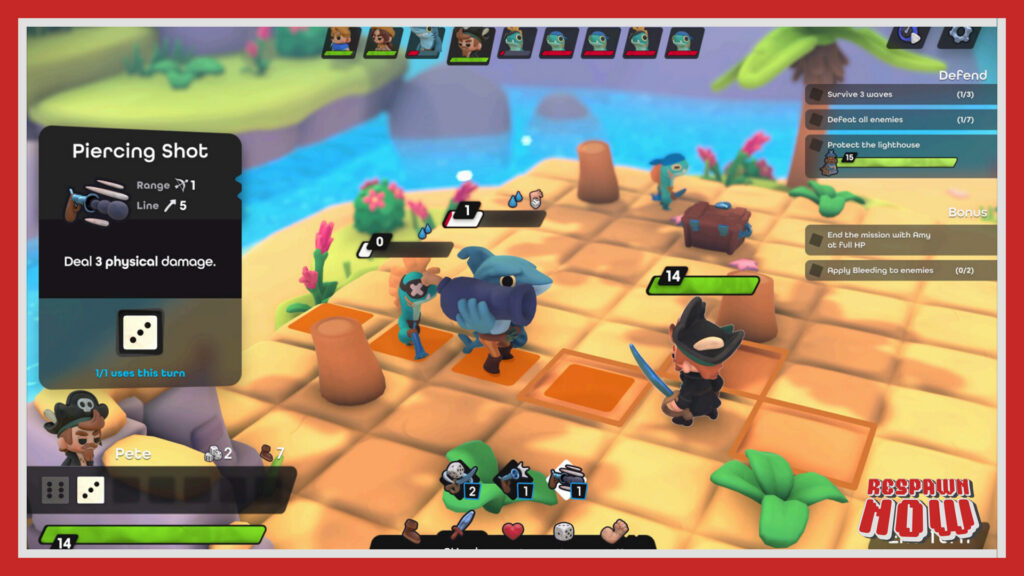Select the flexed arm action icon
Screen dimensions: 1024x576
[x=615, y=530]
